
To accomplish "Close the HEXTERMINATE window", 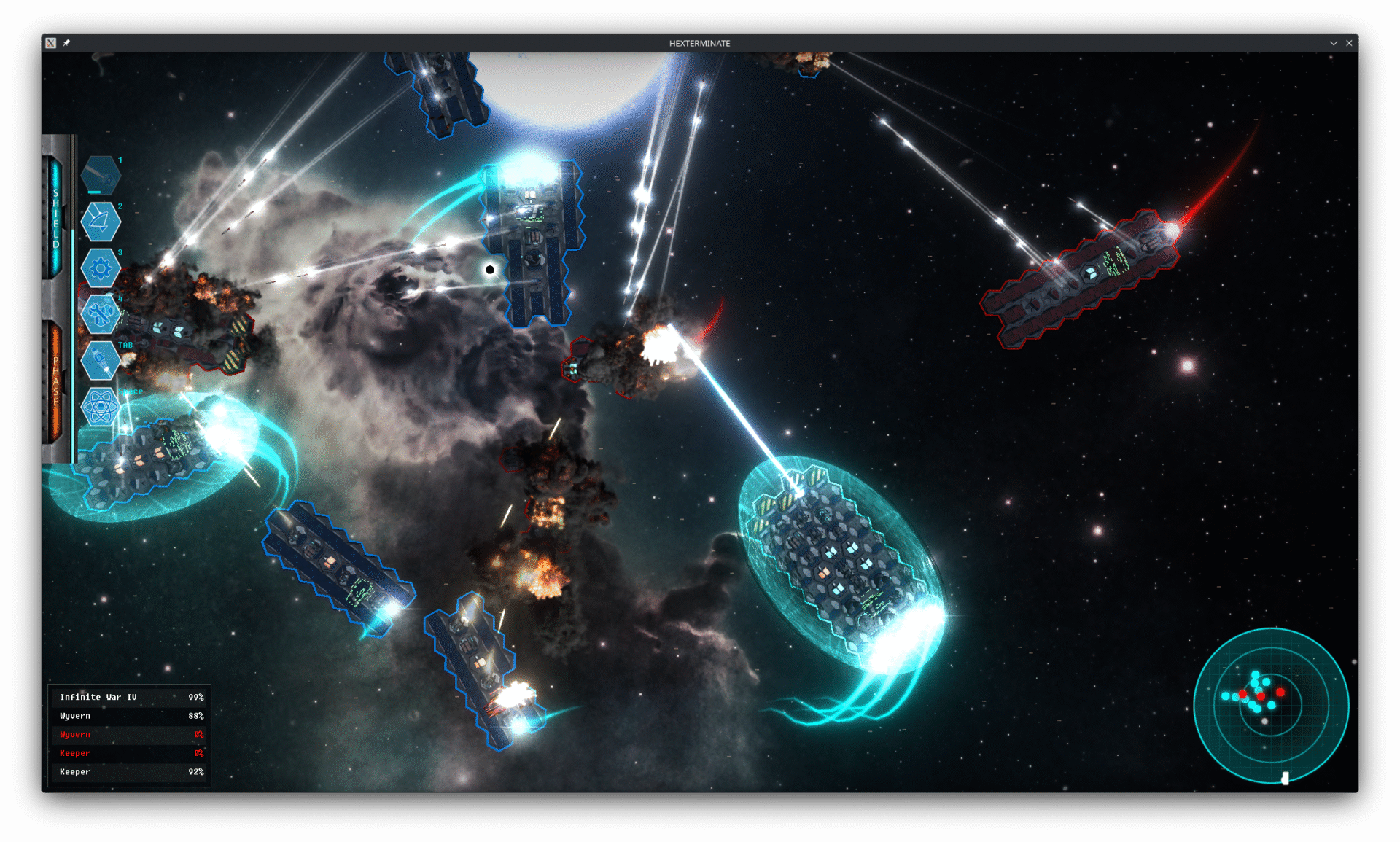I will coord(1349,43).
